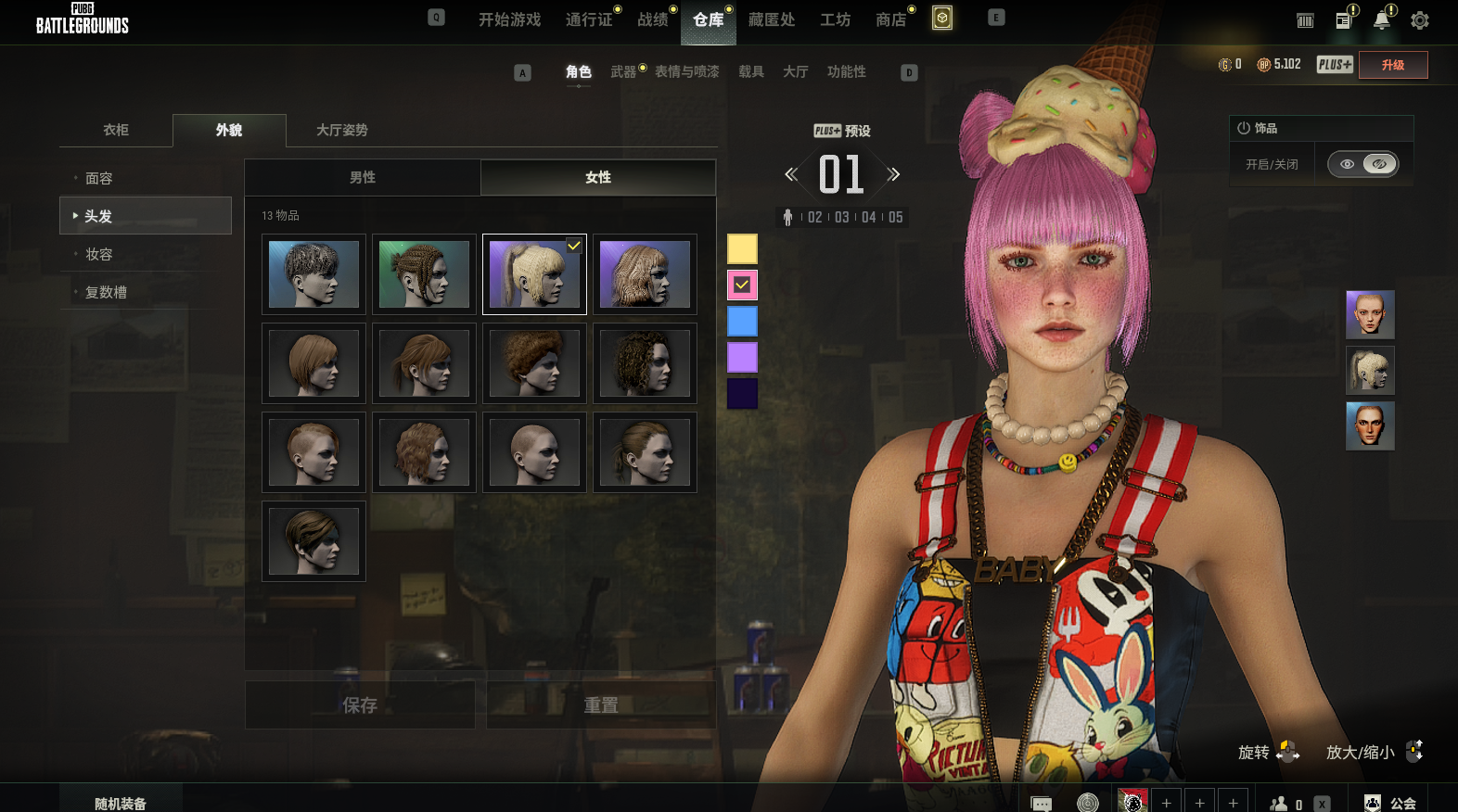The height and width of the screenshot is (812, 1458).
Task: Switch hairstyle list to 男性 male
Action: pos(363,177)
